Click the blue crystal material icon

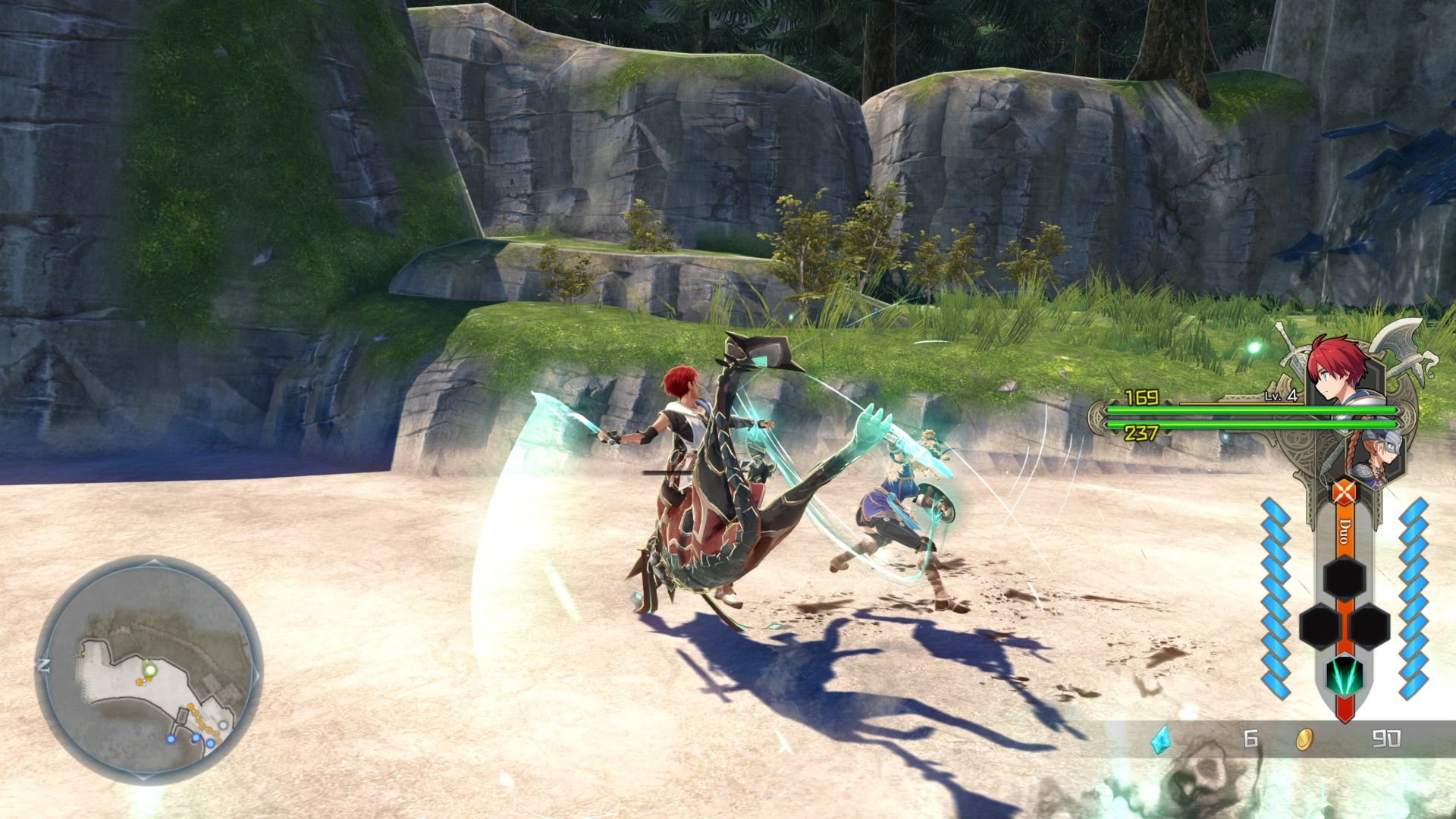click(x=1160, y=740)
